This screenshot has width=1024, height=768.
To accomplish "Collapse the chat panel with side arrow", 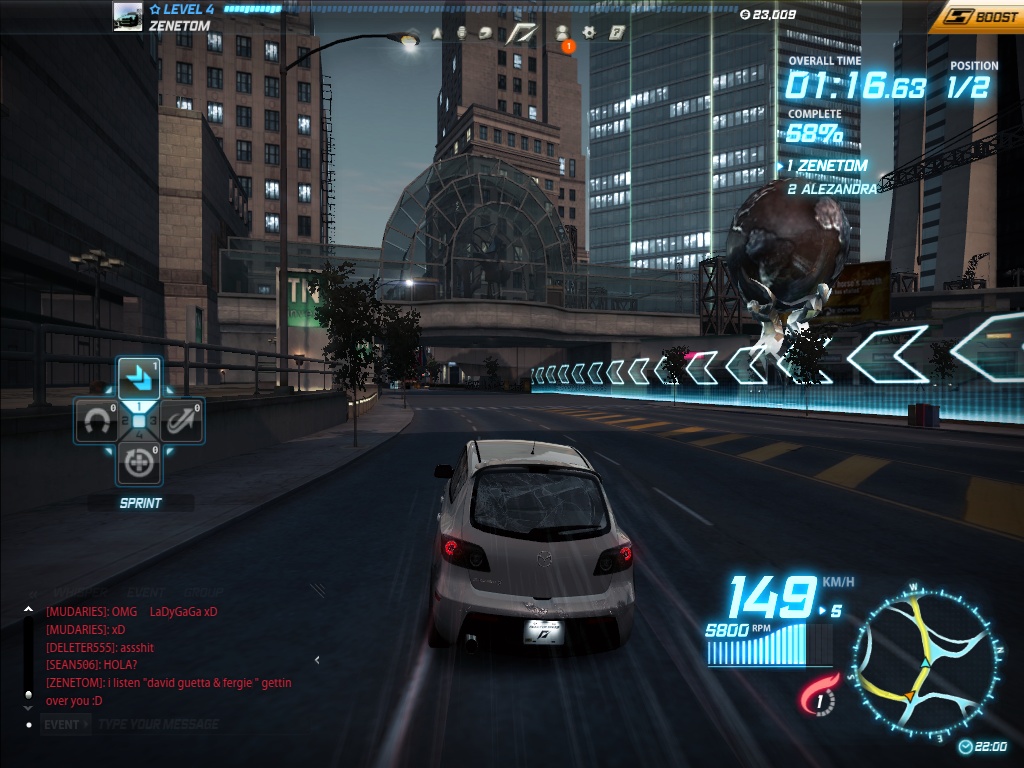I will point(318,660).
